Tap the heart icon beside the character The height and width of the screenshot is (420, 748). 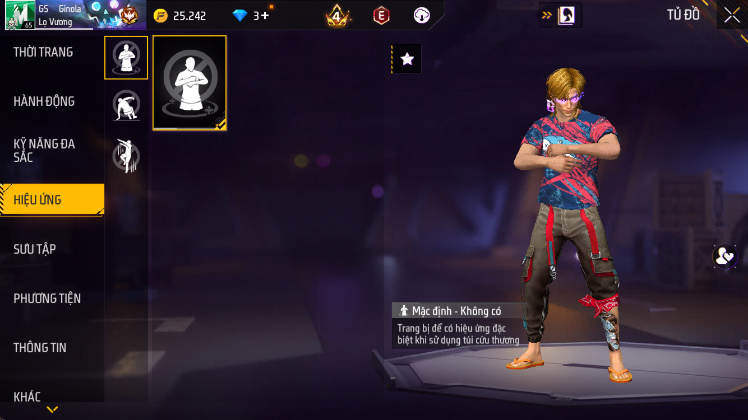click(723, 256)
